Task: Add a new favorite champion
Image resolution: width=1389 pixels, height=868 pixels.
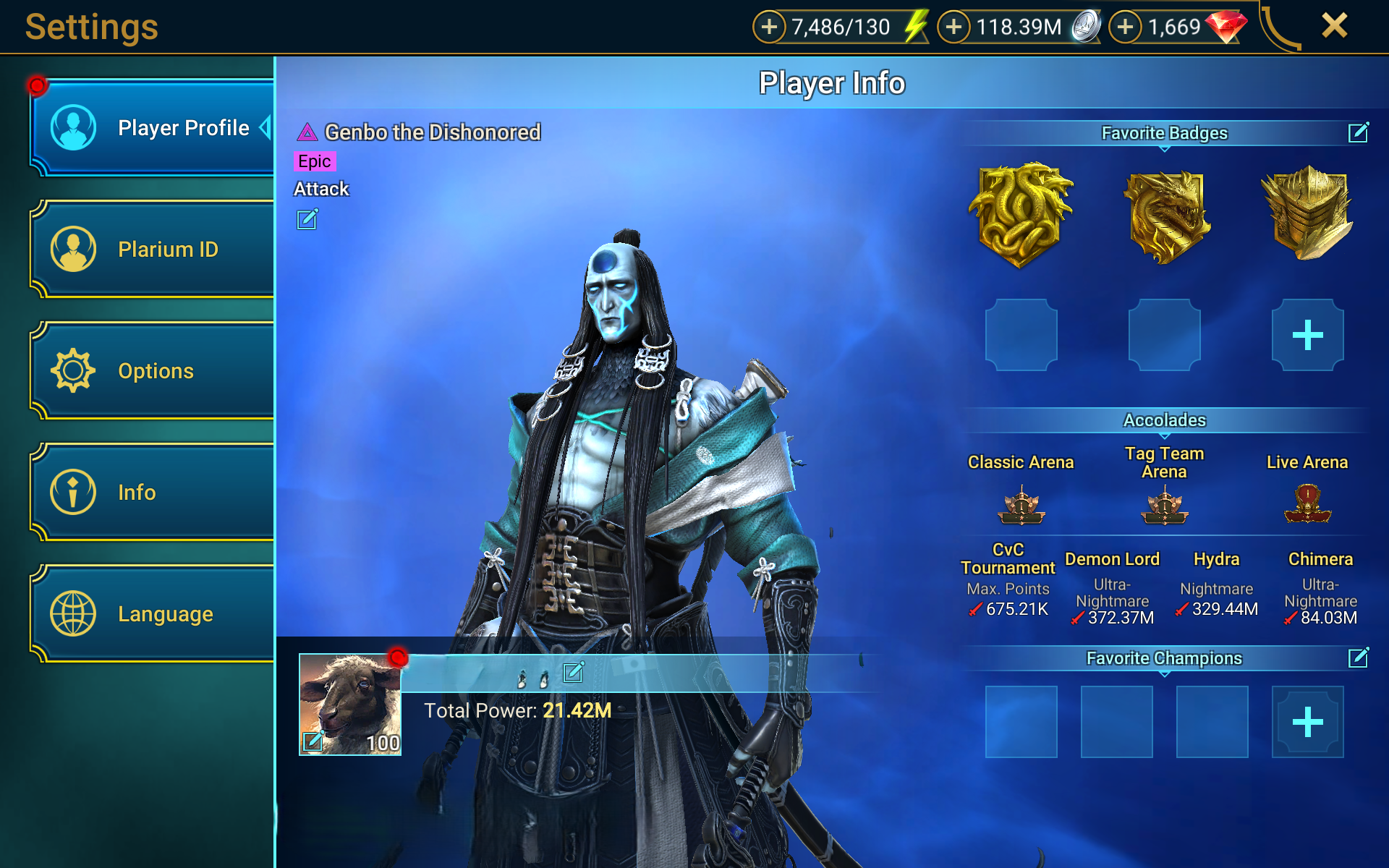Action: [x=1307, y=722]
